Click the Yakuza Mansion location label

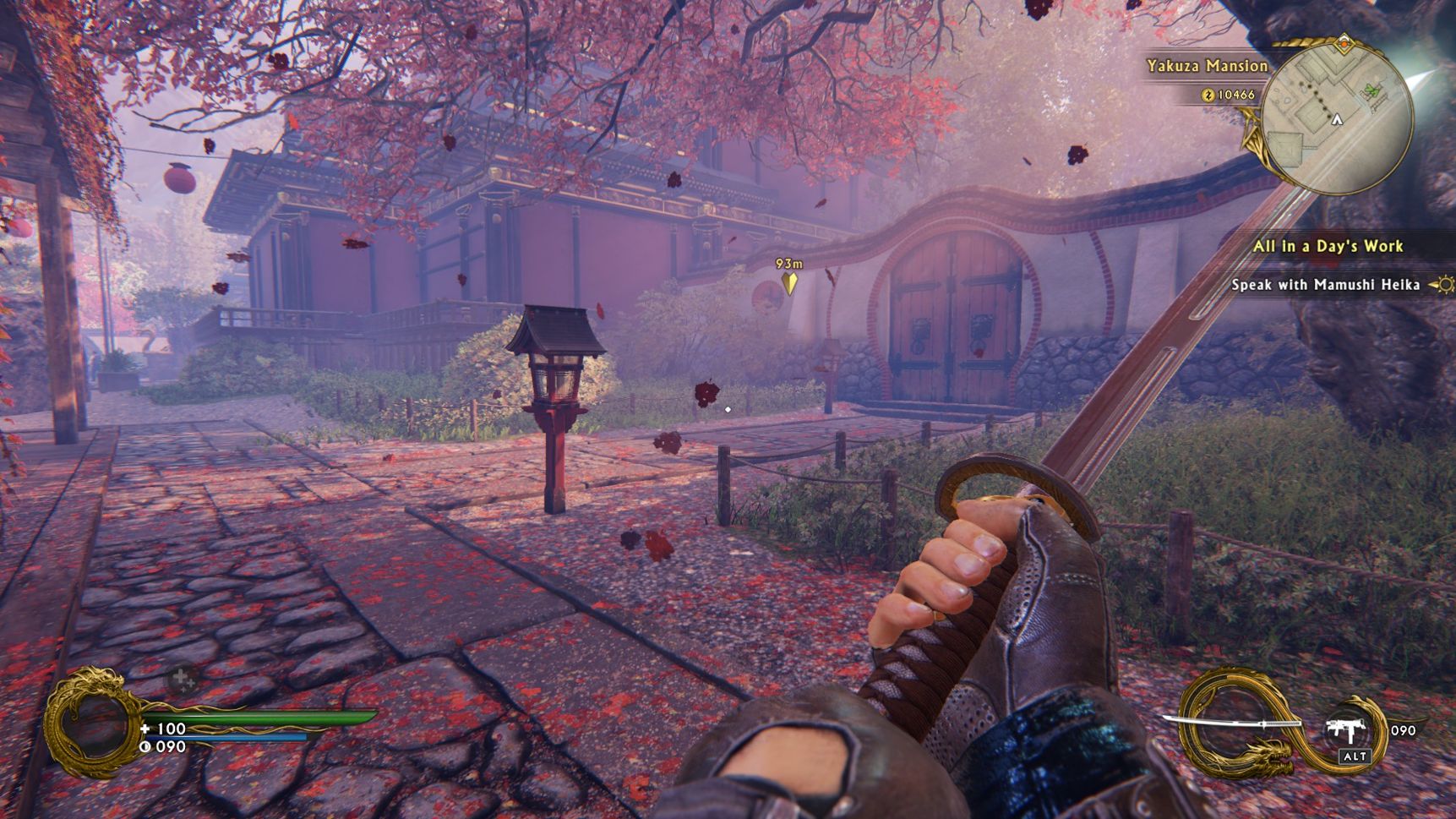(x=1207, y=66)
